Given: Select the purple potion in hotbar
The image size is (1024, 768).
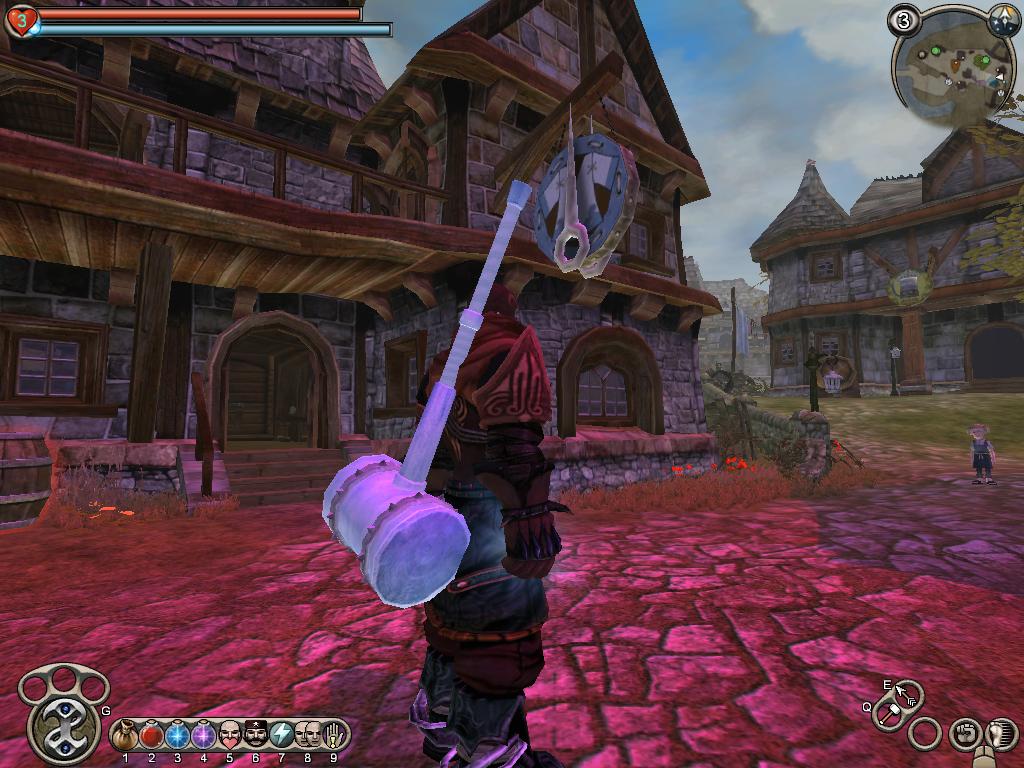Looking at the screenshot, I should tap(203, 736).
